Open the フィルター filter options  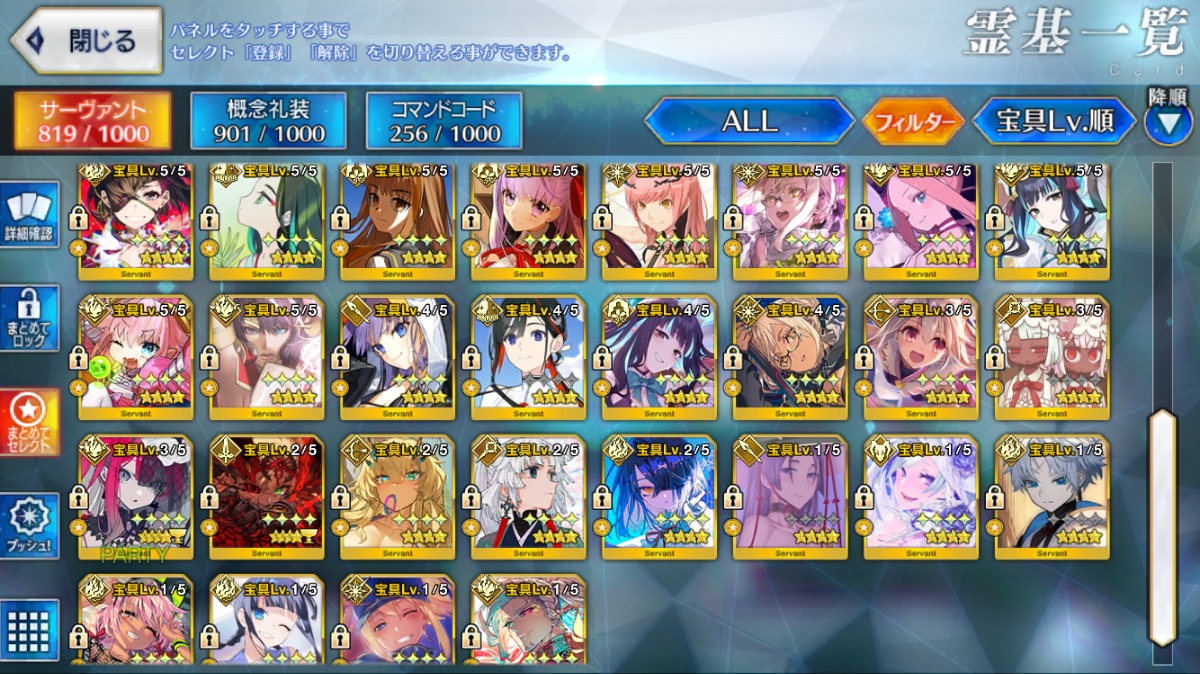pyautogui.click(x=912, y=122)
